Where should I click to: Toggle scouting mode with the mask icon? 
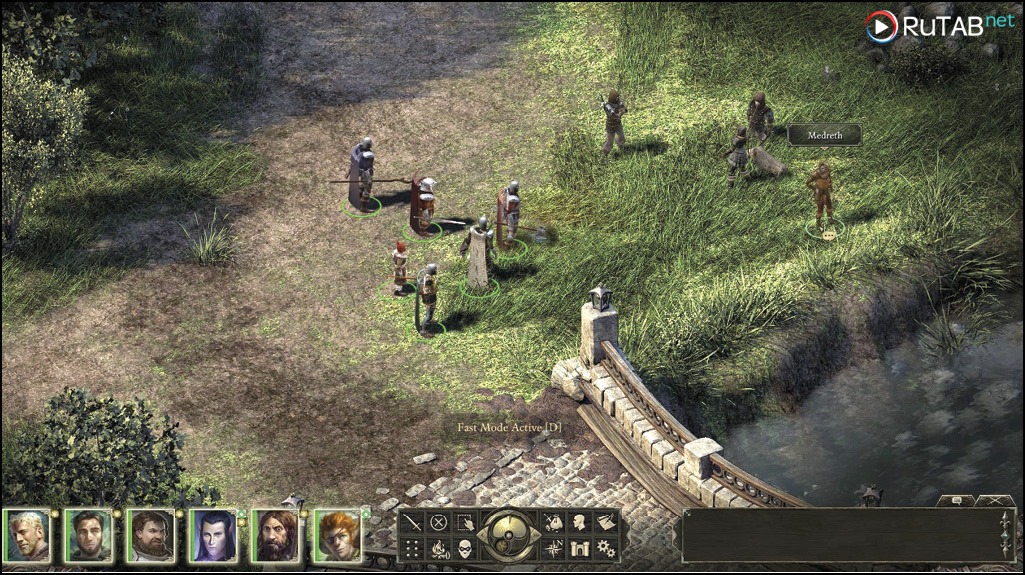click(465, 548)
